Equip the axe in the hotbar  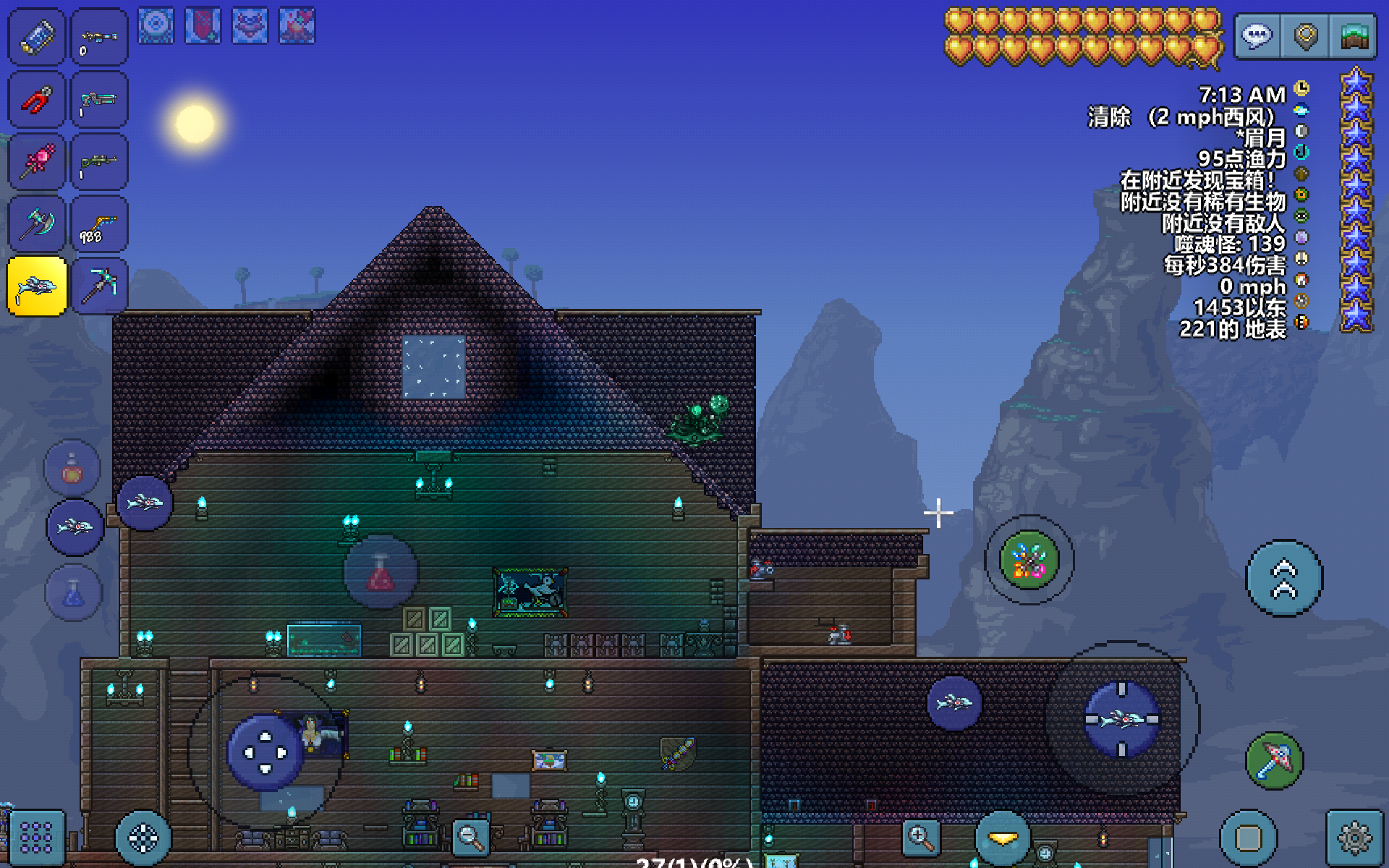click(x=36, y=224)
